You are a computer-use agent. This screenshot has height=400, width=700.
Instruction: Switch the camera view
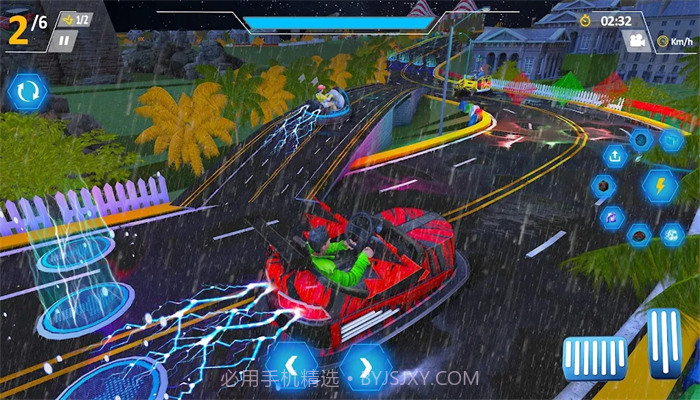(x=634, y=41)
